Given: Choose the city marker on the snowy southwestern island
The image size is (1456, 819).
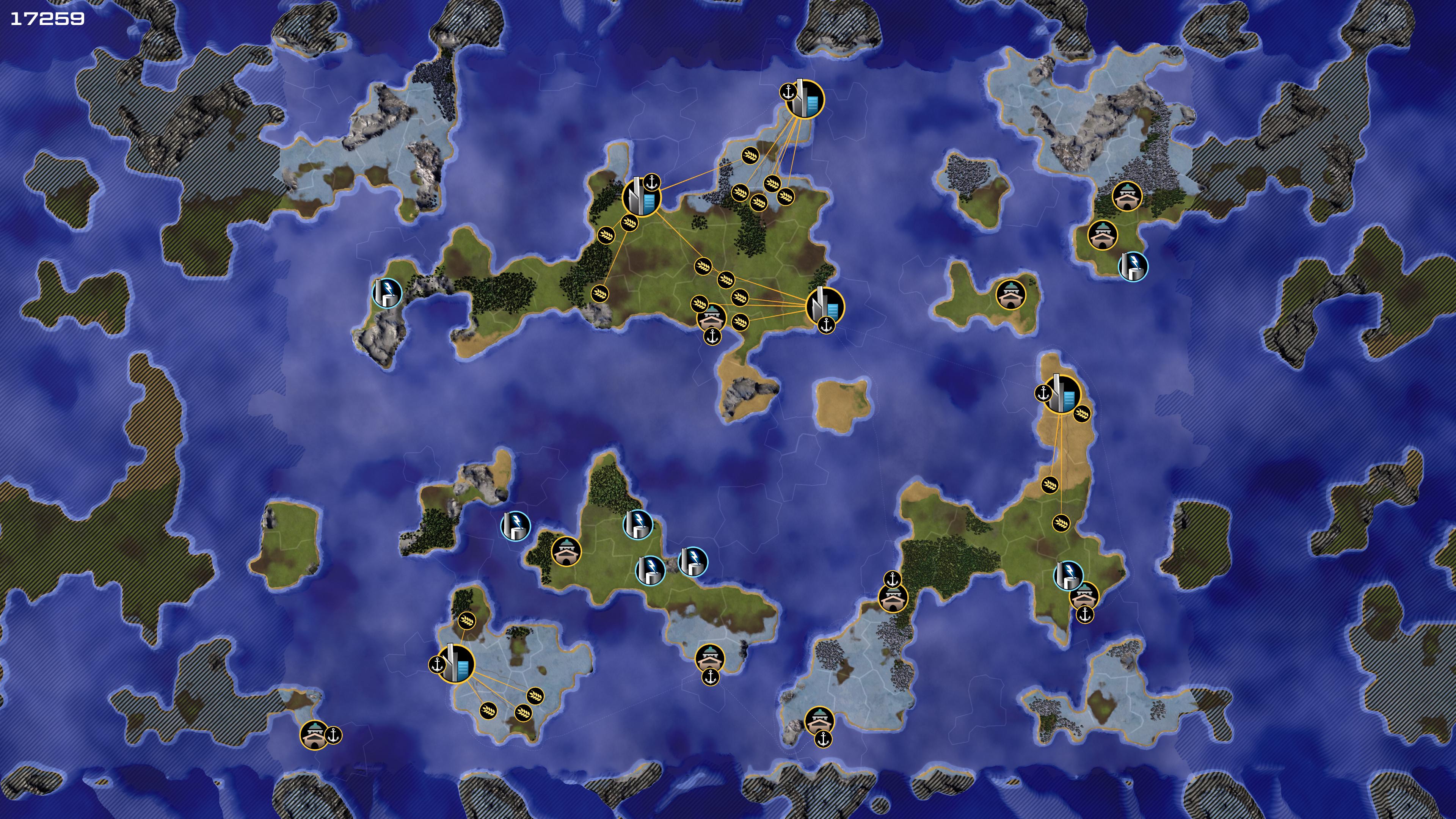Looking at the screenshot, I should (x=455, y=664).
